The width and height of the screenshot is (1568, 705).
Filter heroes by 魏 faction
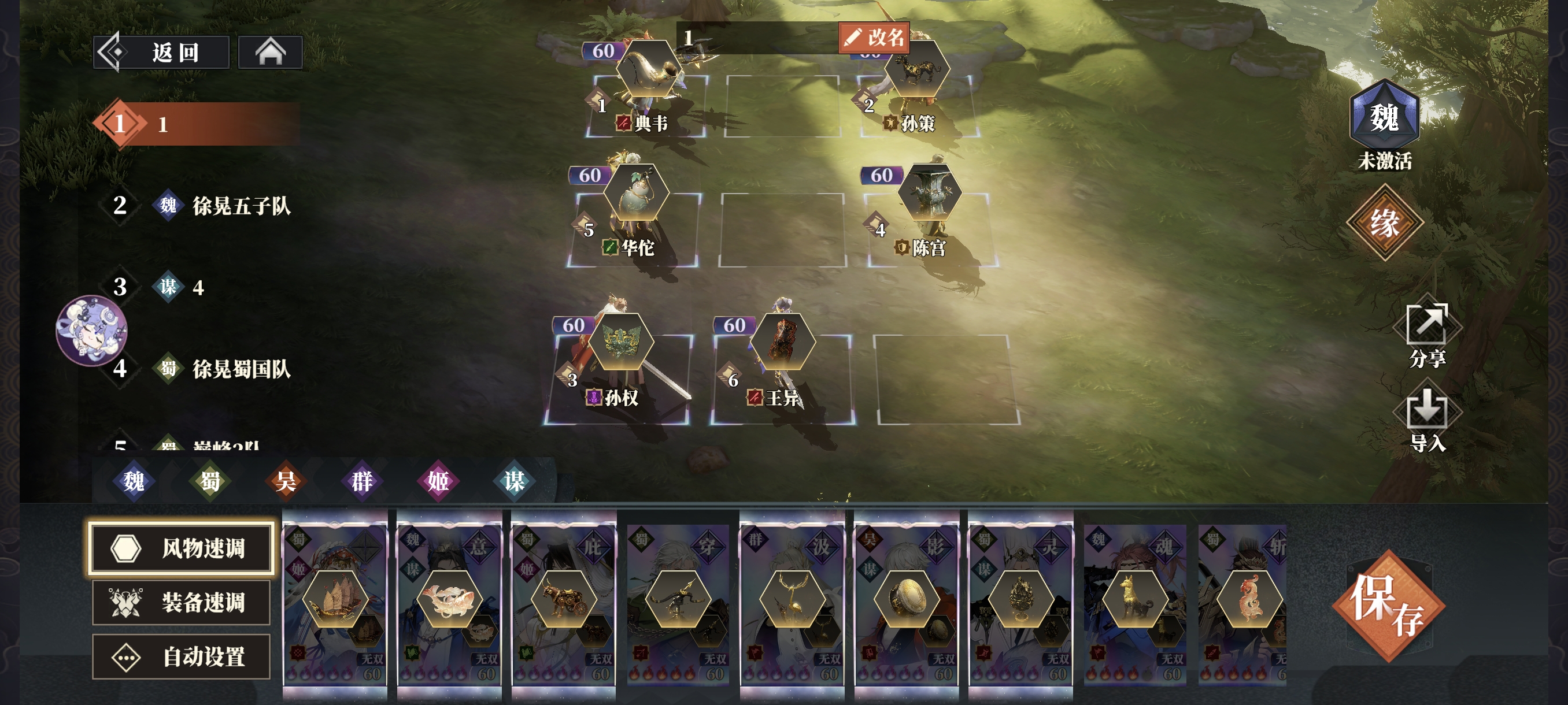point(134,481)
